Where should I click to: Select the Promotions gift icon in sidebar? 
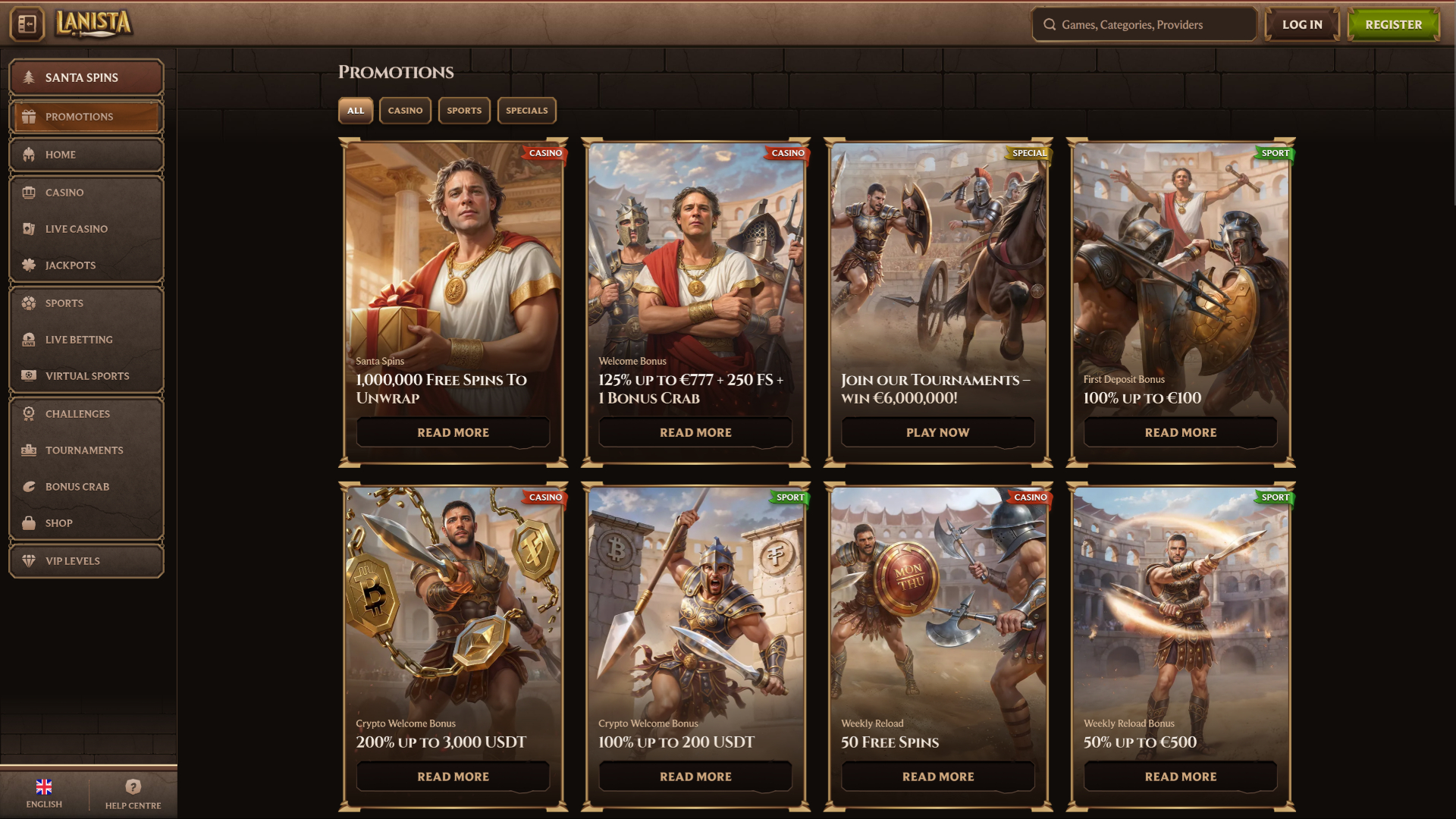(x=29, y=116)
